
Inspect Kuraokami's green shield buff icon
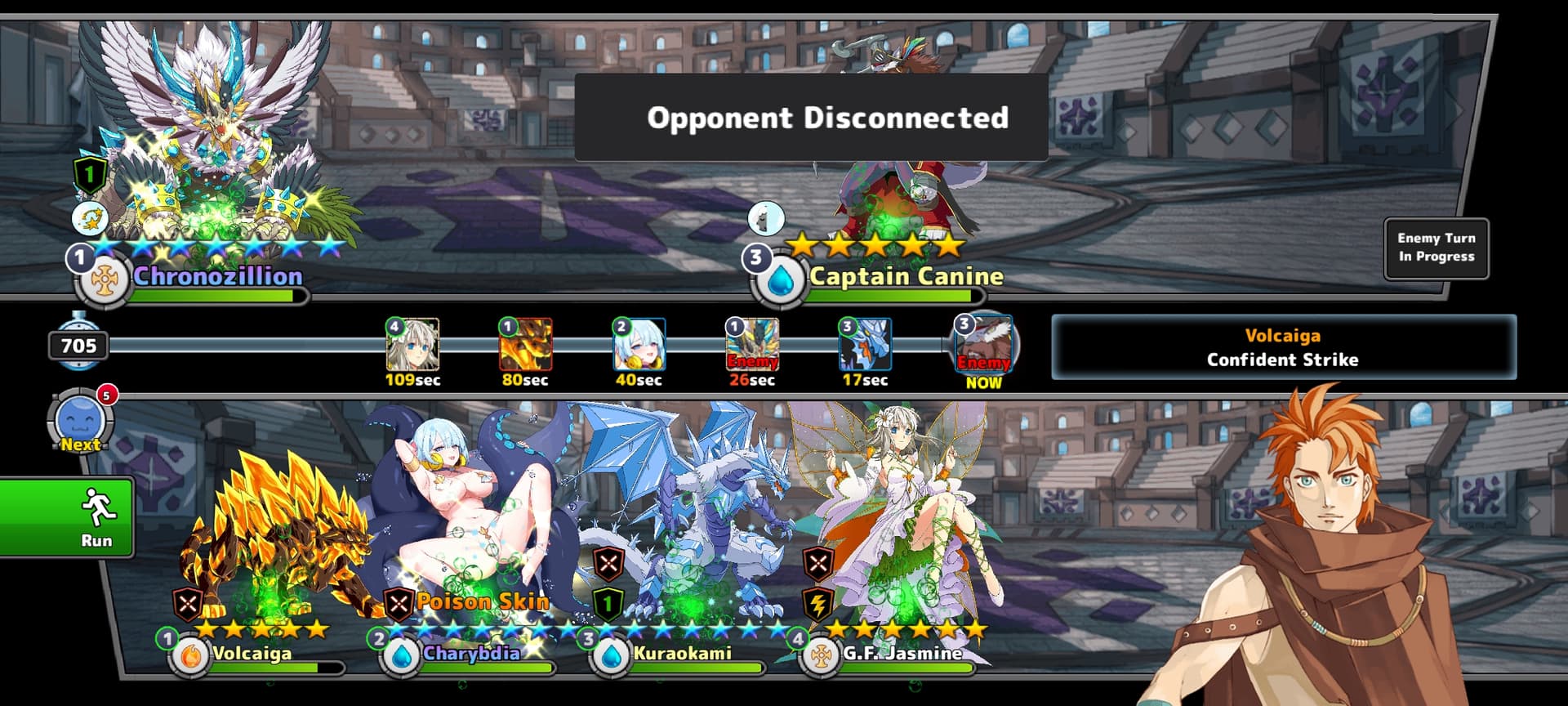608,605
